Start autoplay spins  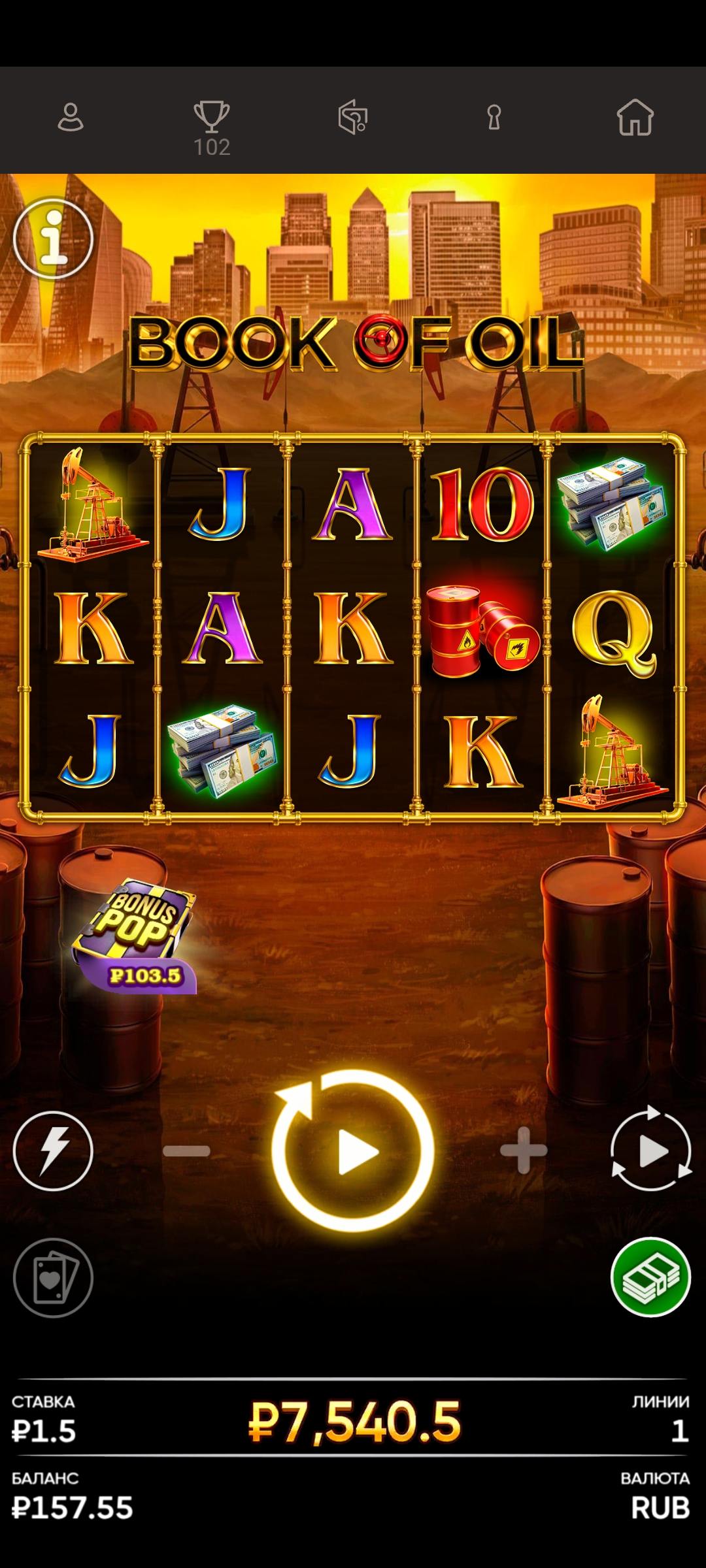pos(650,1151)
